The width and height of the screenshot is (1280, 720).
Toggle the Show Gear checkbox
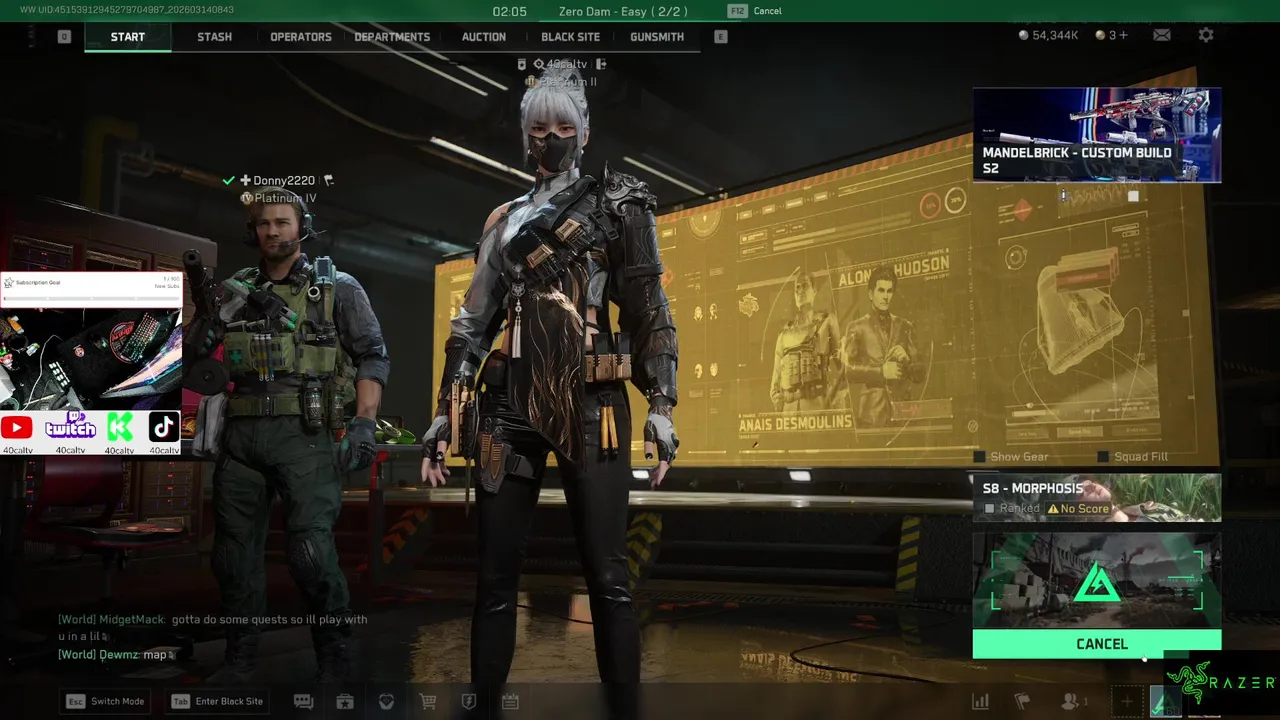click(980, 457)
